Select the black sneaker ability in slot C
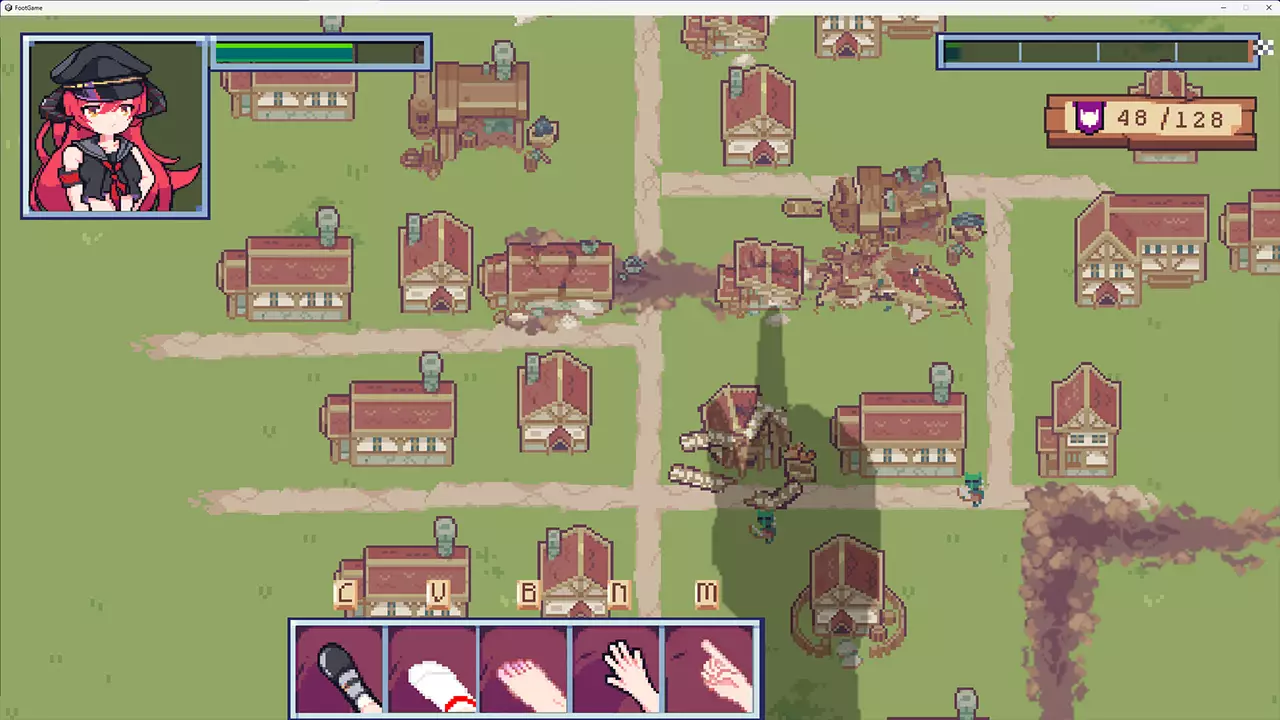1280x720 pixels. 340,668
